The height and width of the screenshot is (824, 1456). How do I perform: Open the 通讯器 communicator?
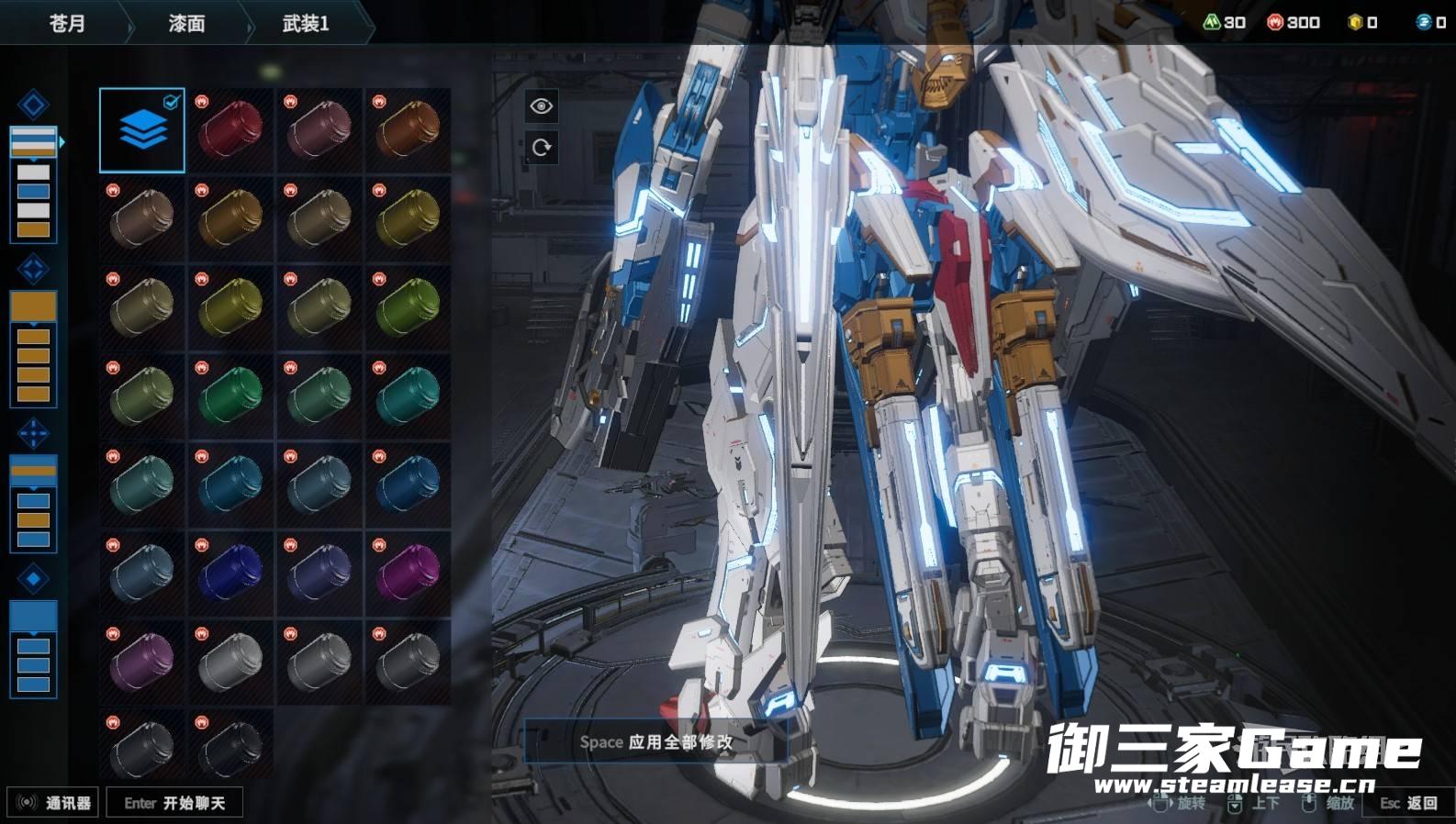[x=53, y=803]
